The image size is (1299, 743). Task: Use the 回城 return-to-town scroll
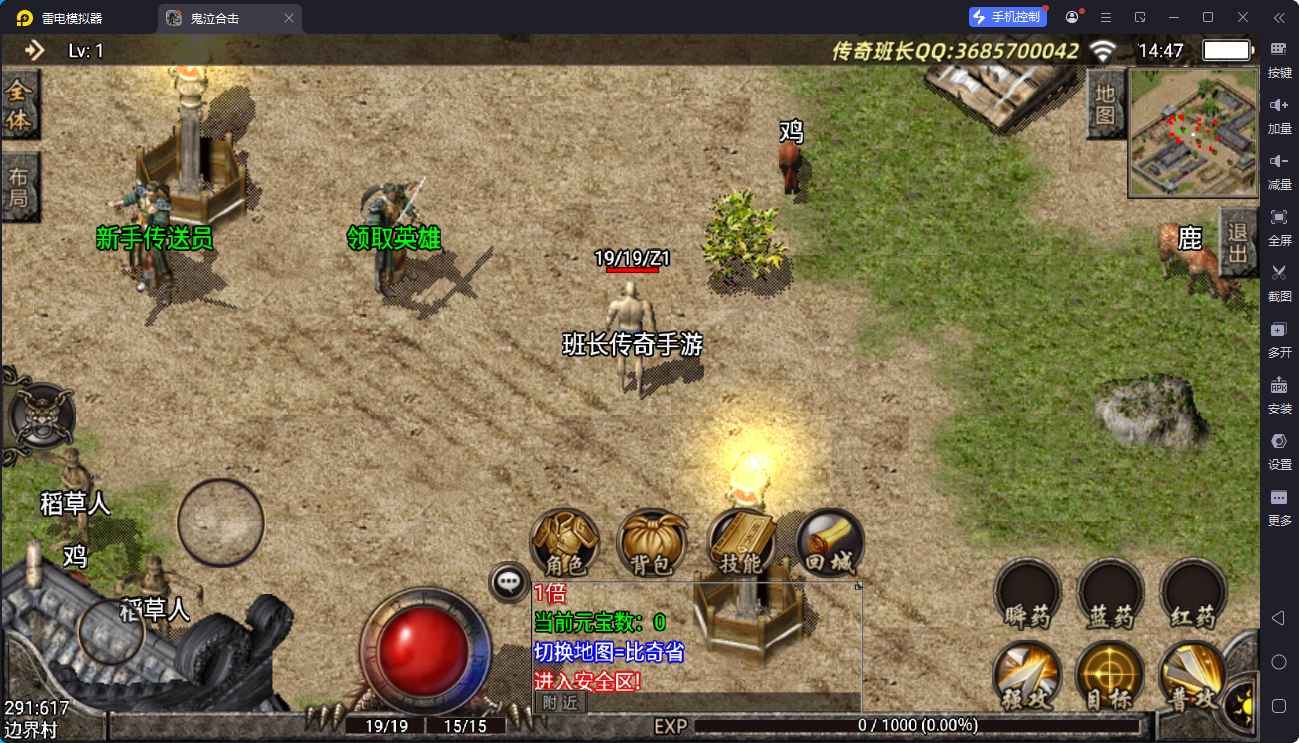[x=830, y=543]
